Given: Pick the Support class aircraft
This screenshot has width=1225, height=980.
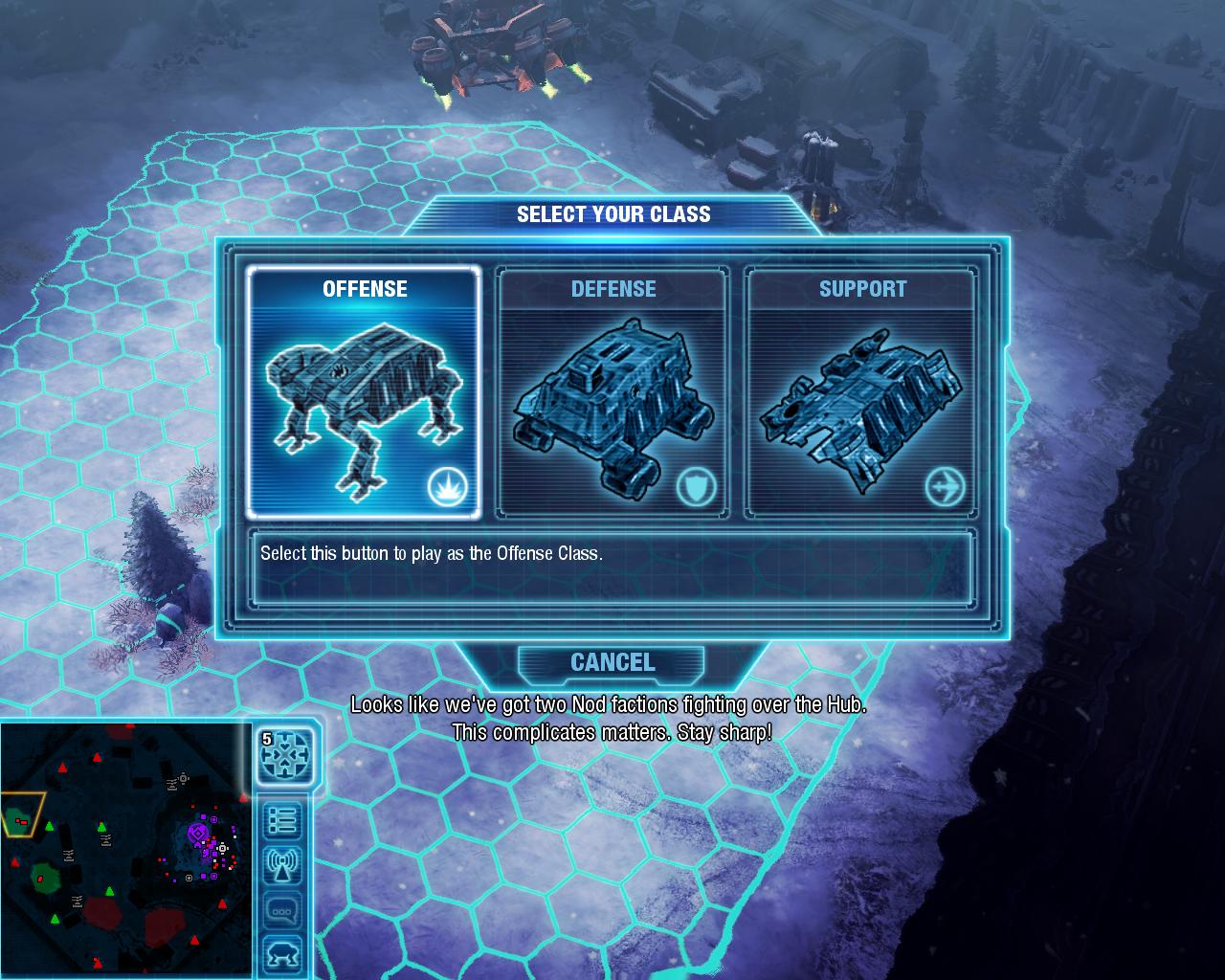Looking at the screenshot, I should pyautogui.click(x=861, y=392).
